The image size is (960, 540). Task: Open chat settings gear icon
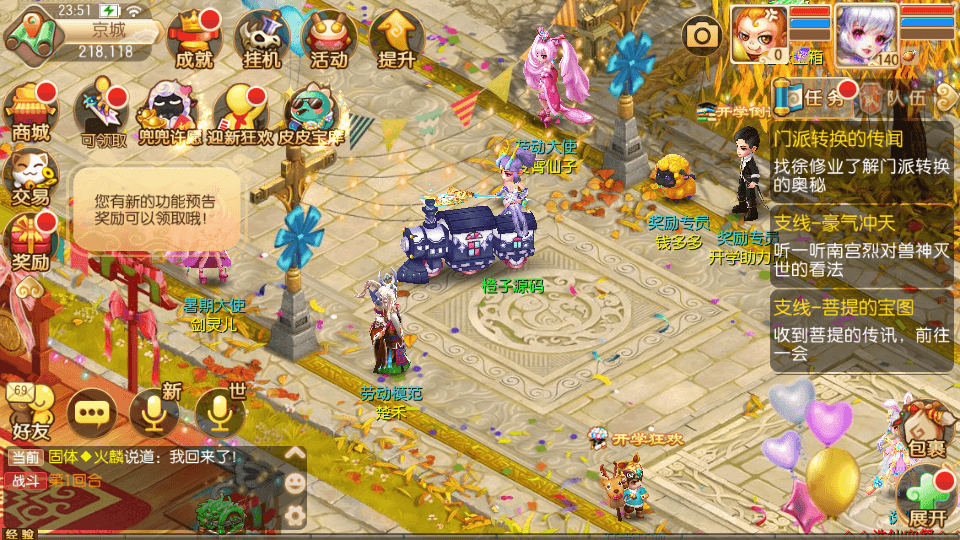[x=295, y=515]
